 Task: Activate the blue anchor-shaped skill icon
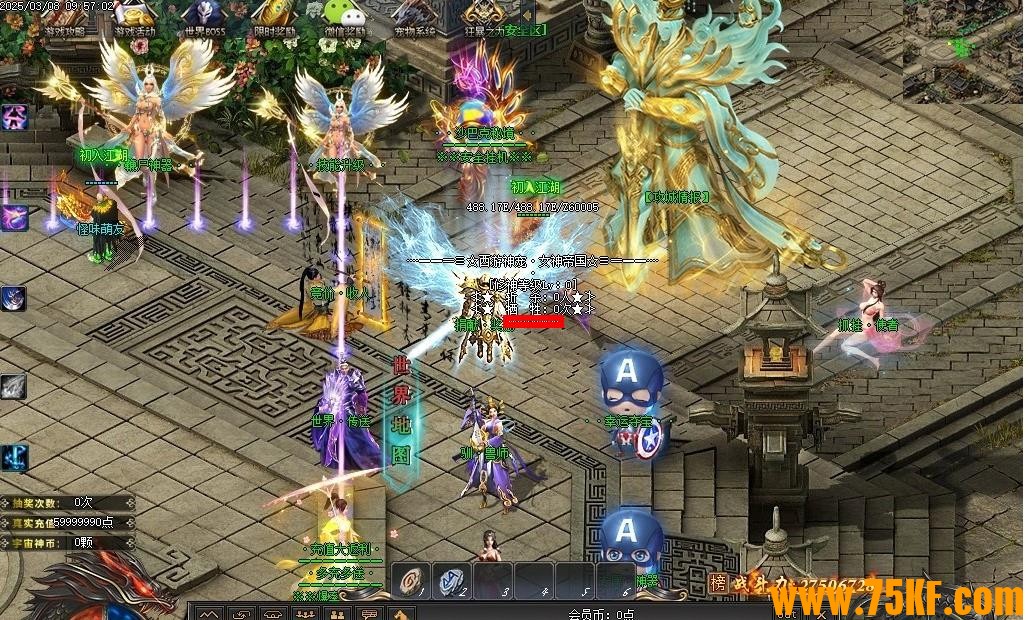pyautogui.click(x=14, y=458)
